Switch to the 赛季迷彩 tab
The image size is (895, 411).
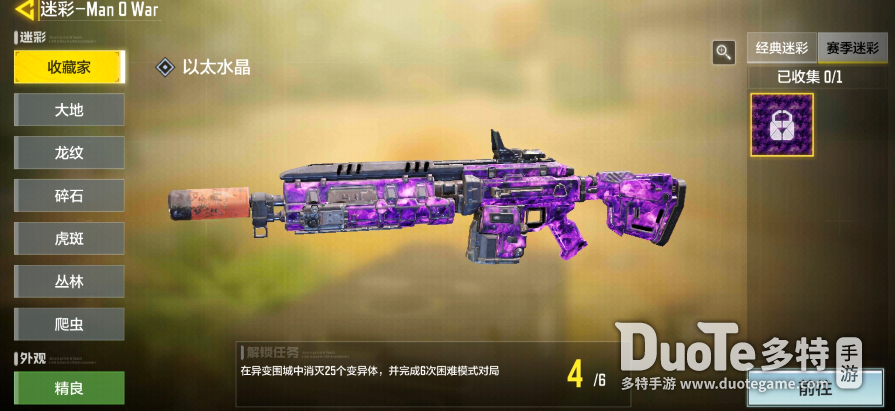point(850,48)
